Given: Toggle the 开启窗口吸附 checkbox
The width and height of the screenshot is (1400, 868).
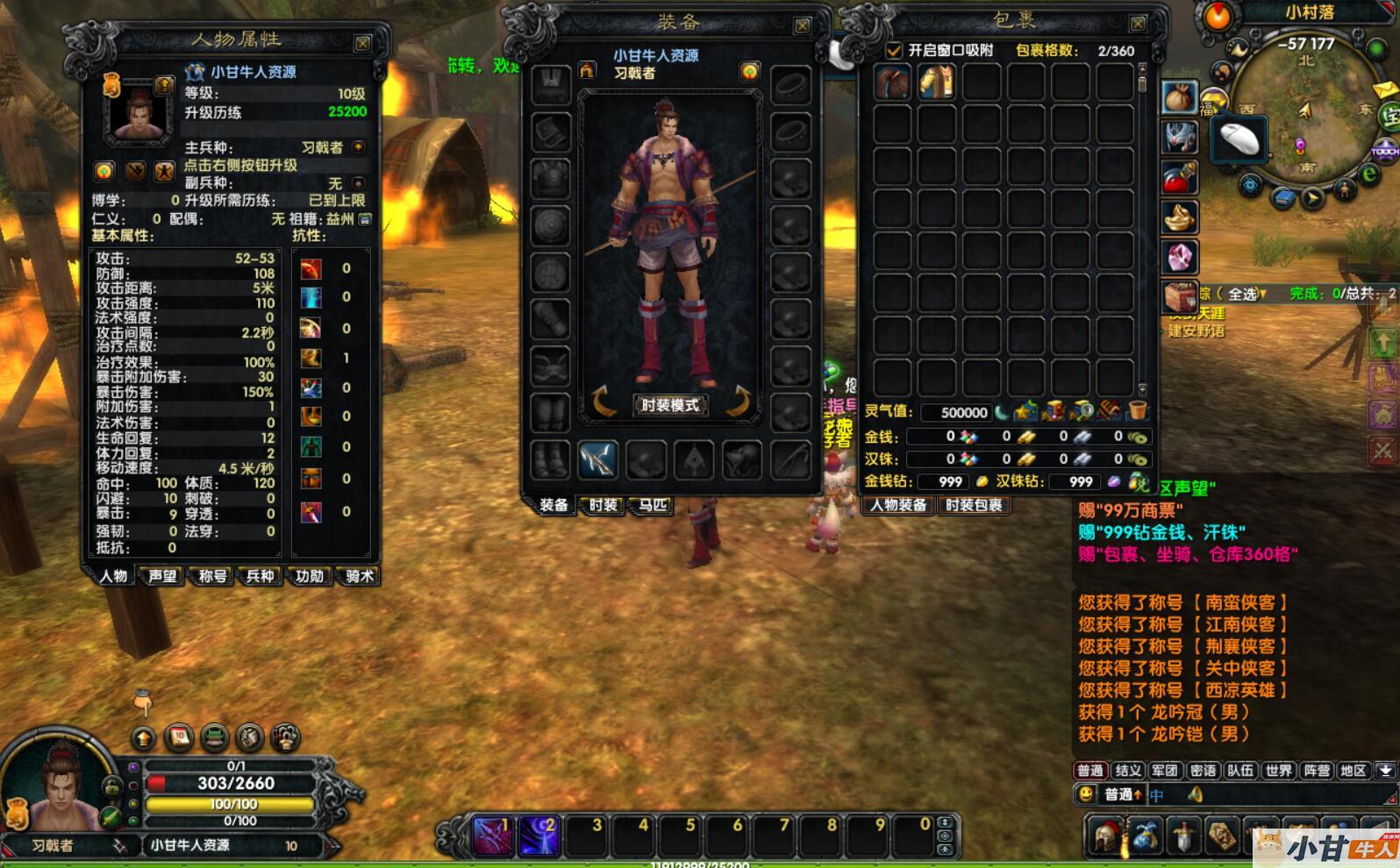Looking at the screenshot, I should point(894,51).
